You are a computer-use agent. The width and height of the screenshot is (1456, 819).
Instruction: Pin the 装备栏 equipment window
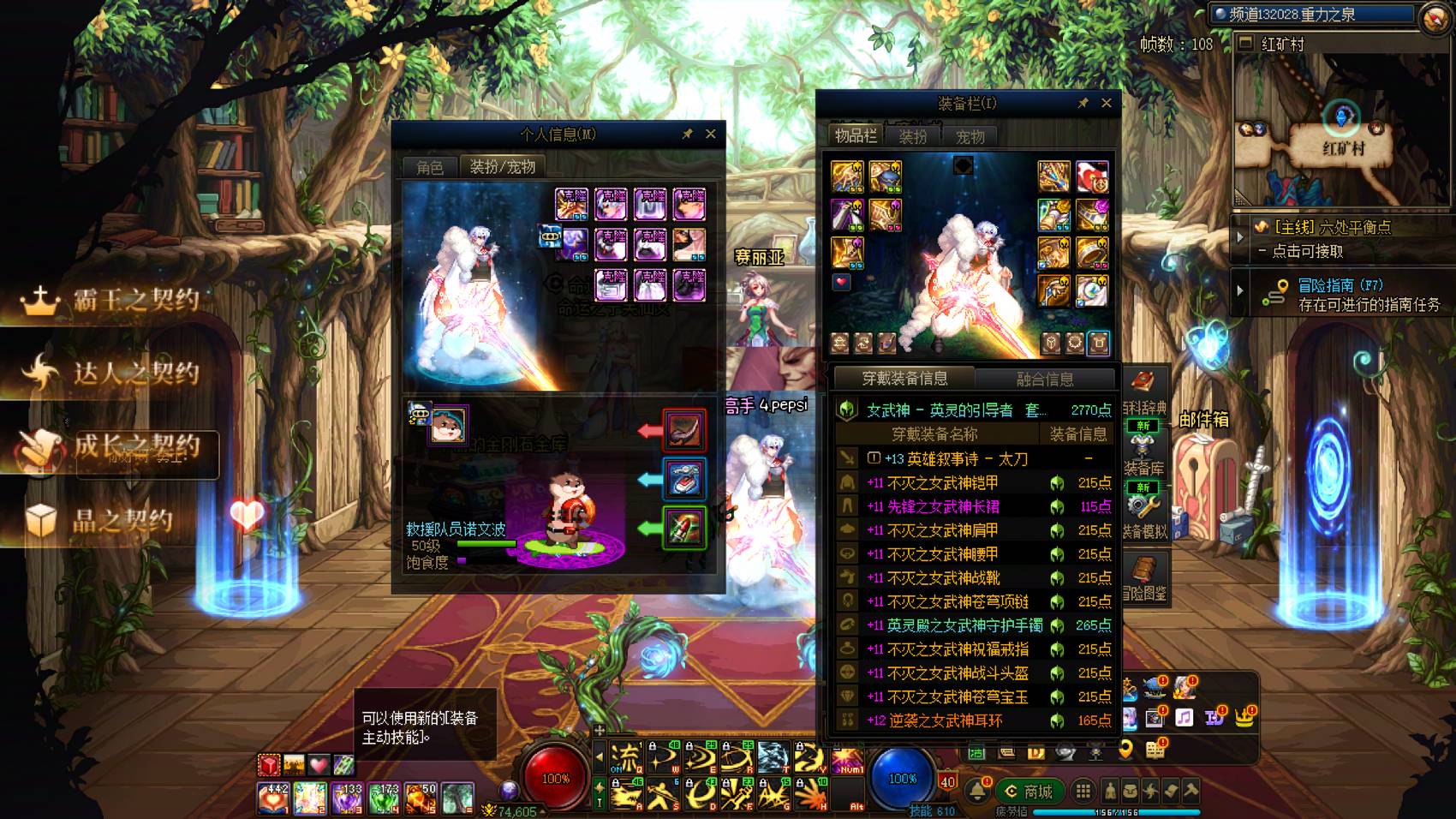tap(1083, 103)
